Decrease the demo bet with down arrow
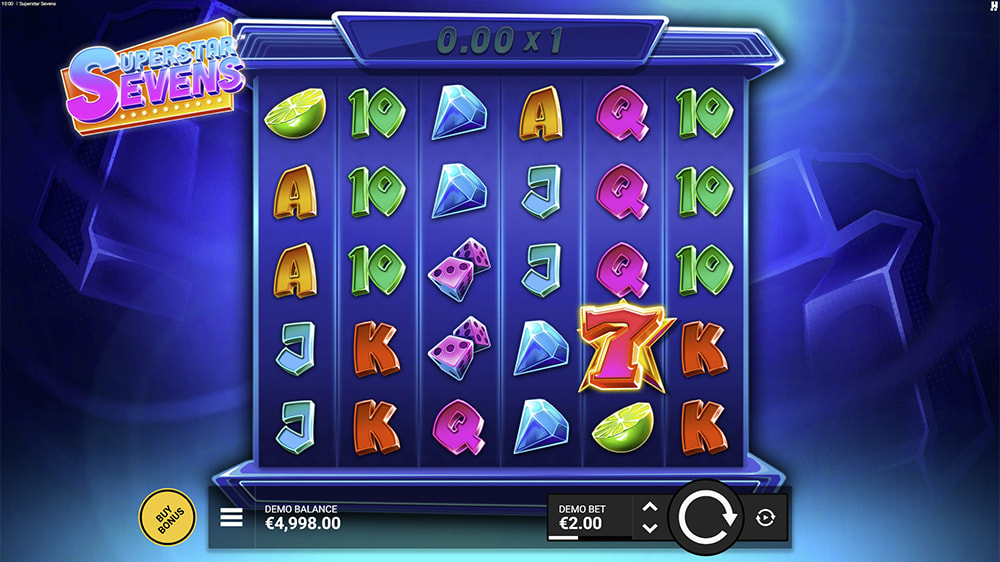 pos(649,527)
